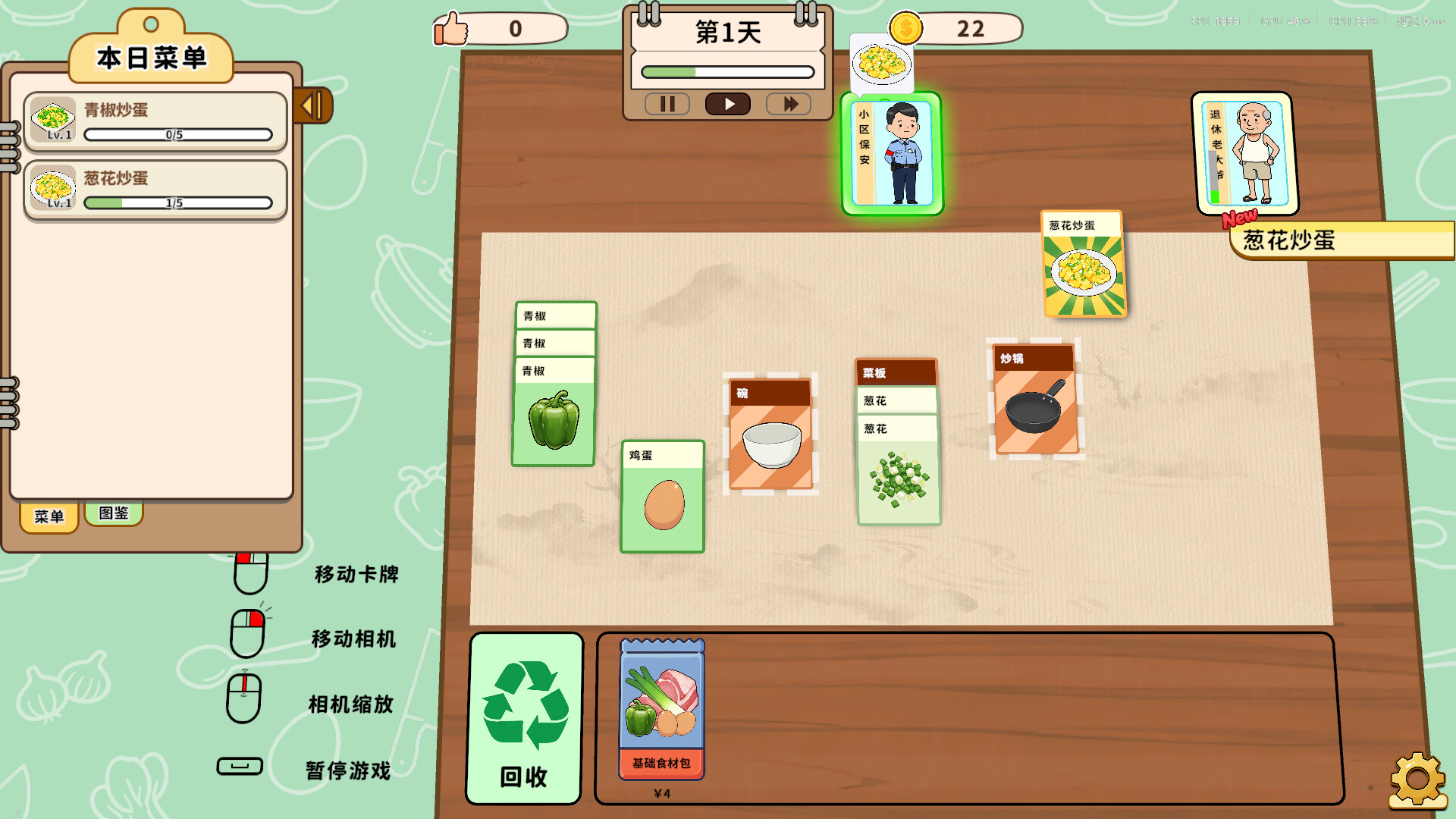Click the top 青椒 pepper card
Image resolution: width=1456 pixels, height=819 pixels.
(x=554, y=315)
